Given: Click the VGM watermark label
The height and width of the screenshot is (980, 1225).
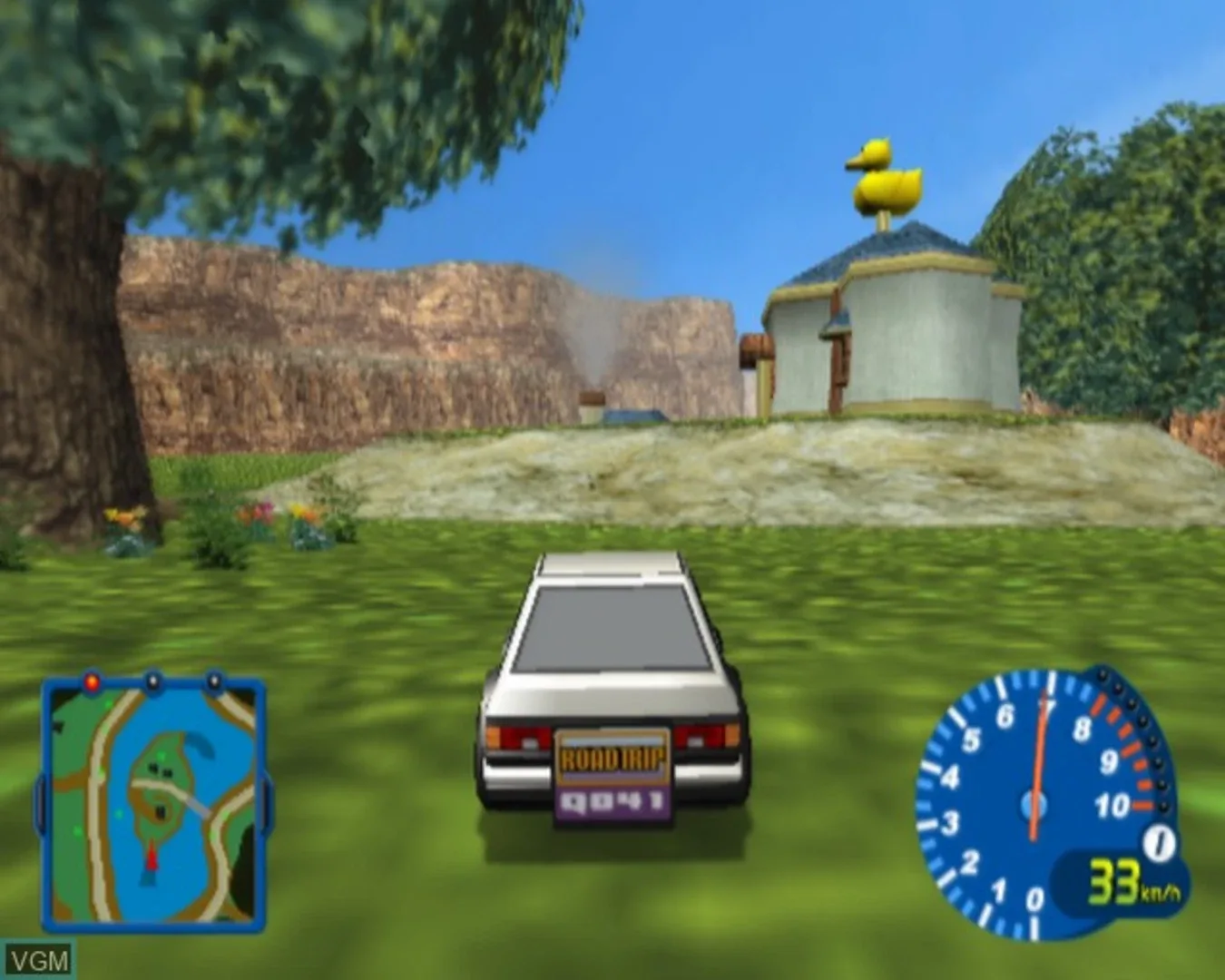Looking at the screenshot, I should (x=40, y=957).
